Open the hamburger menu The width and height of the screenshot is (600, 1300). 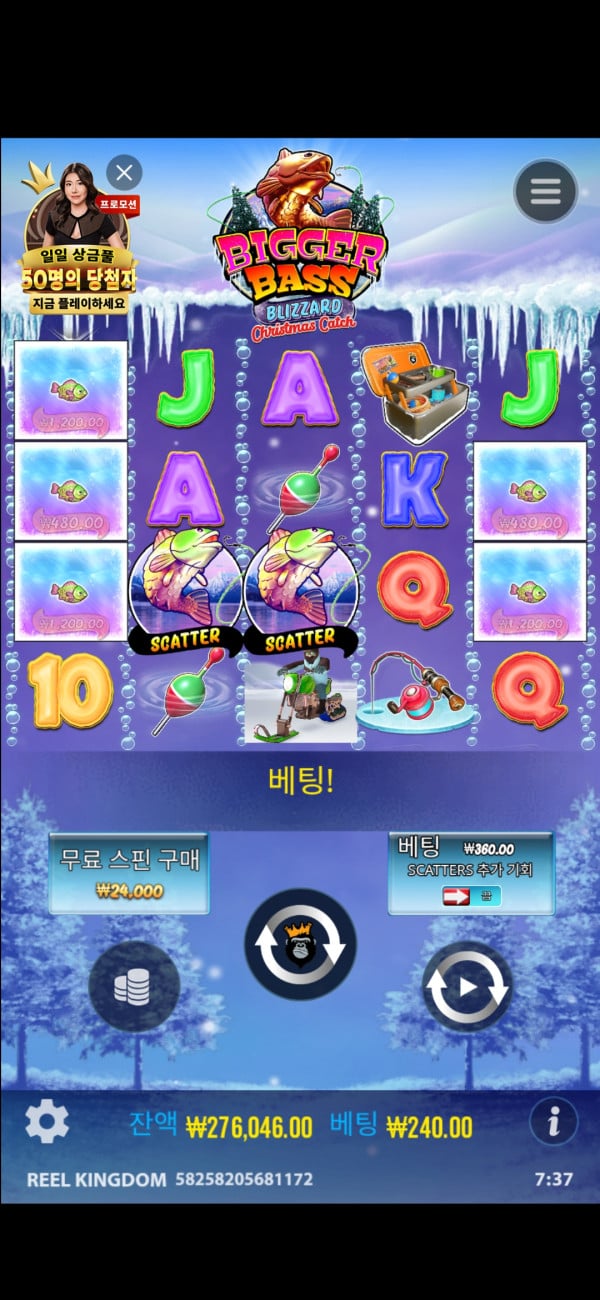tap(545, 190)
